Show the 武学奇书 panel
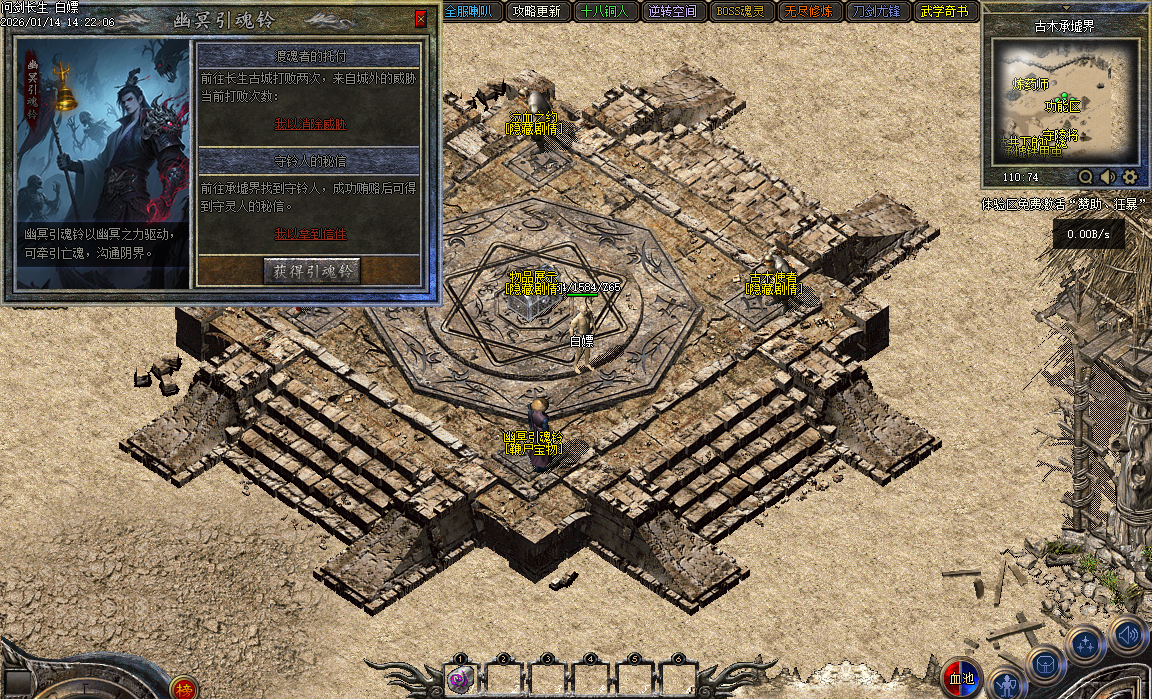This screenshot has height=699, width=1152. pyautogui.click(x=944, y=12)
